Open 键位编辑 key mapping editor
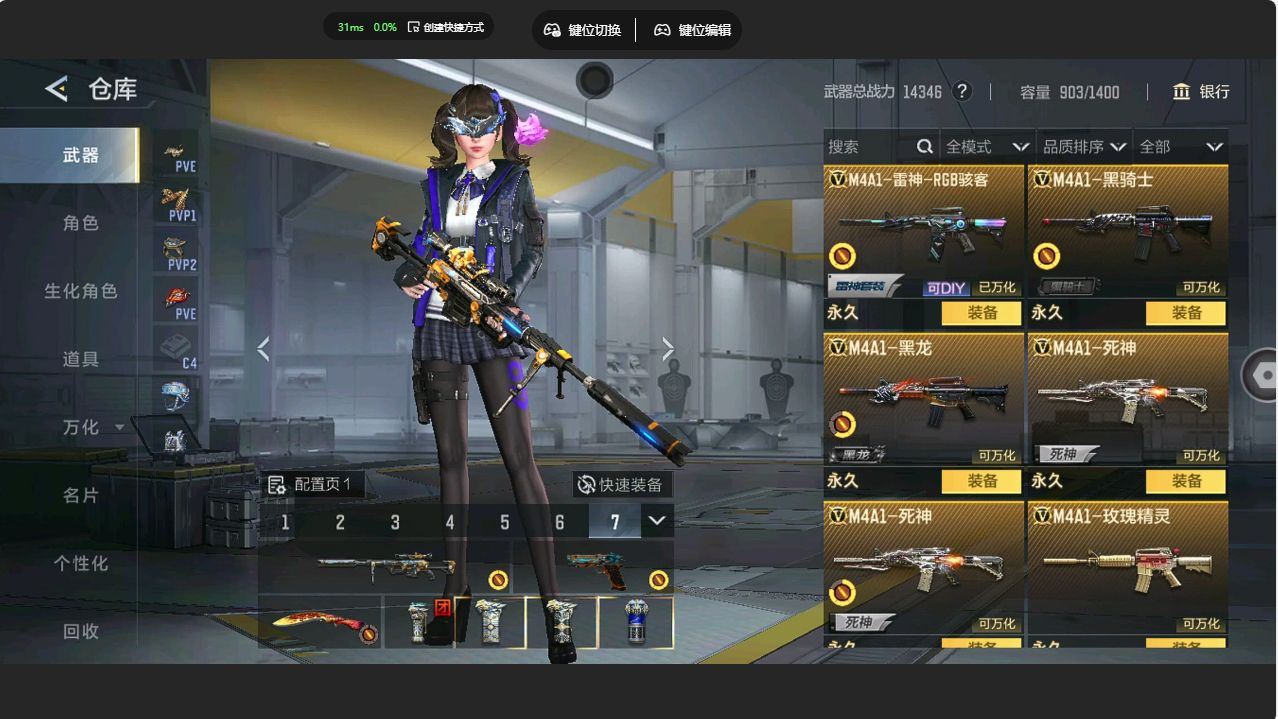 692,30
